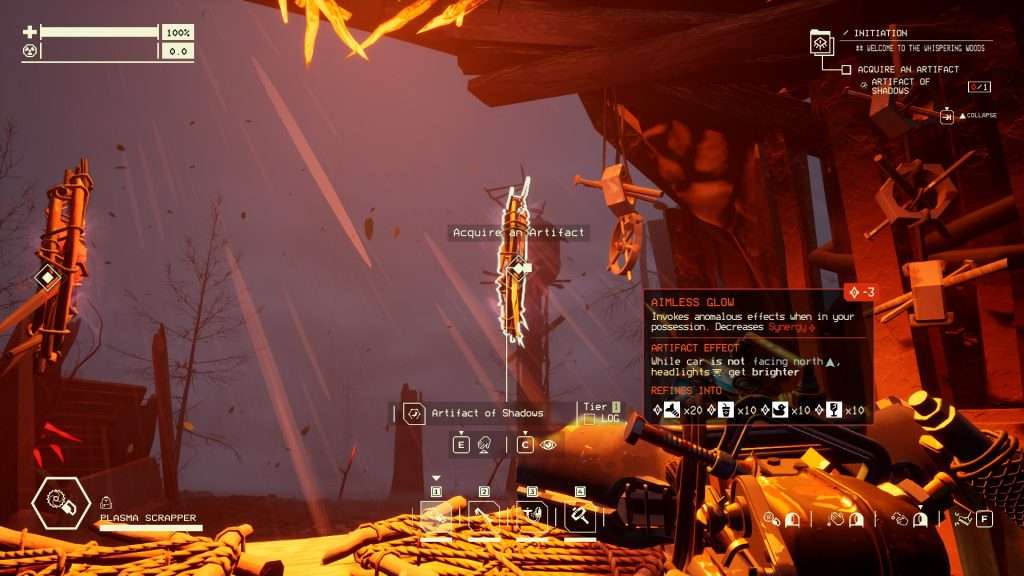Select the Acquire an Artifact objective
1024x576 pixels.
pyautogui.click(x=908, y=69)
